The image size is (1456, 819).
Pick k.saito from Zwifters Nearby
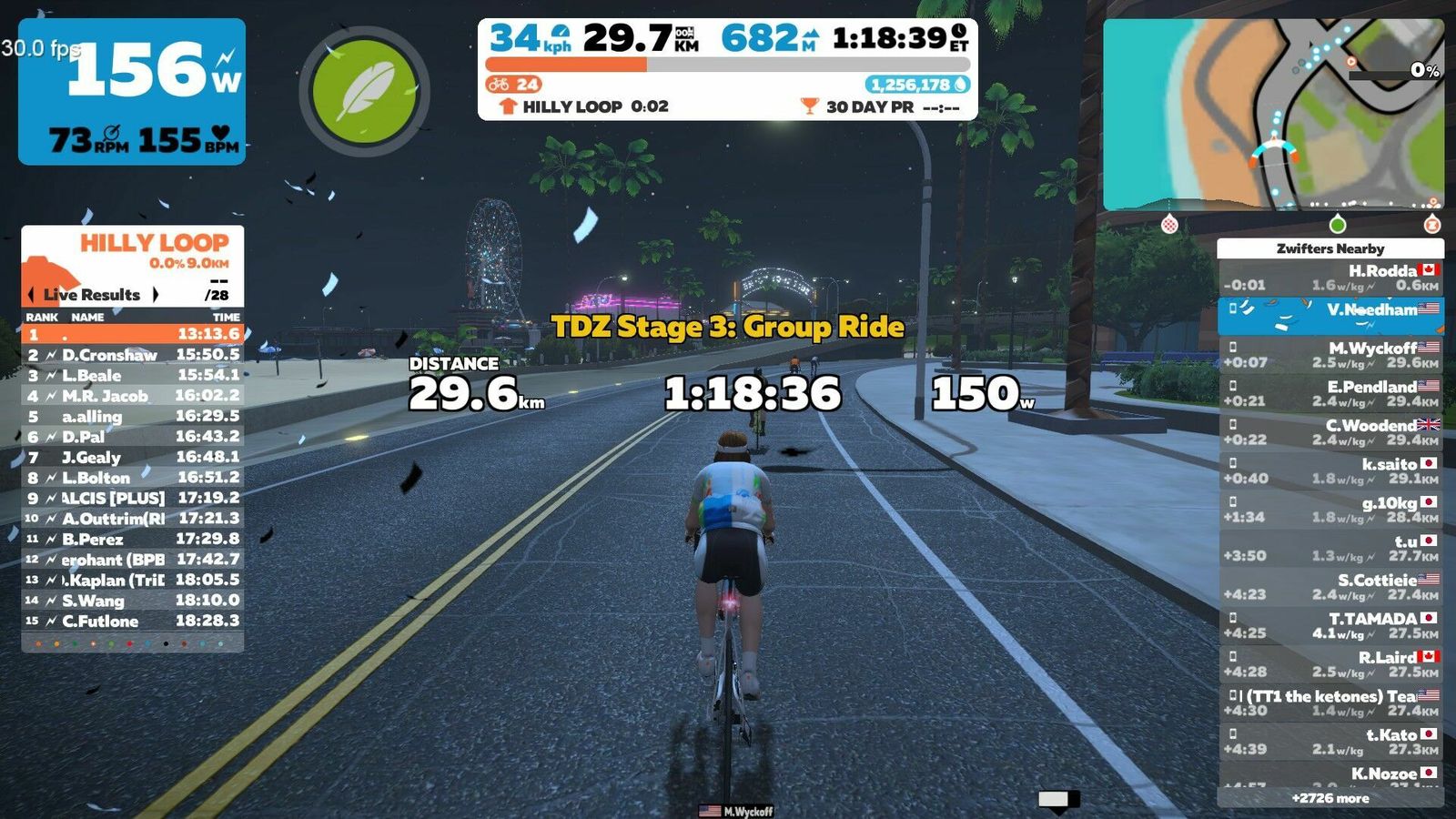(1330, 470)
